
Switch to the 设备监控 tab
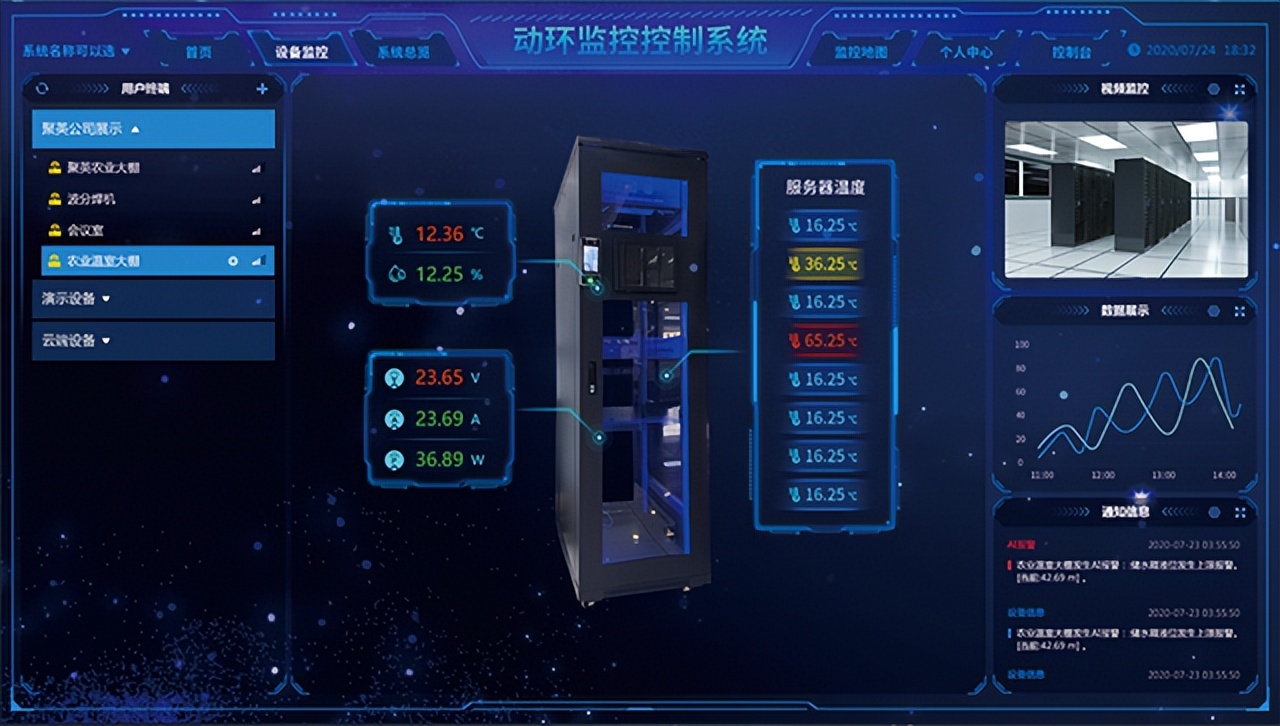[303, 53]
